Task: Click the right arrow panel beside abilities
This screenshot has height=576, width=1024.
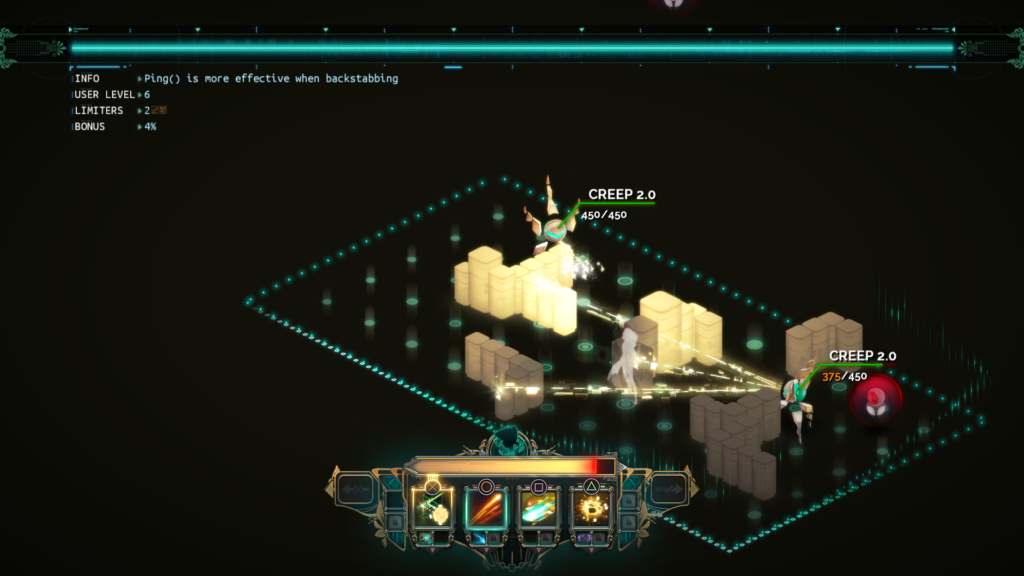Action: [x=667, y=490]
